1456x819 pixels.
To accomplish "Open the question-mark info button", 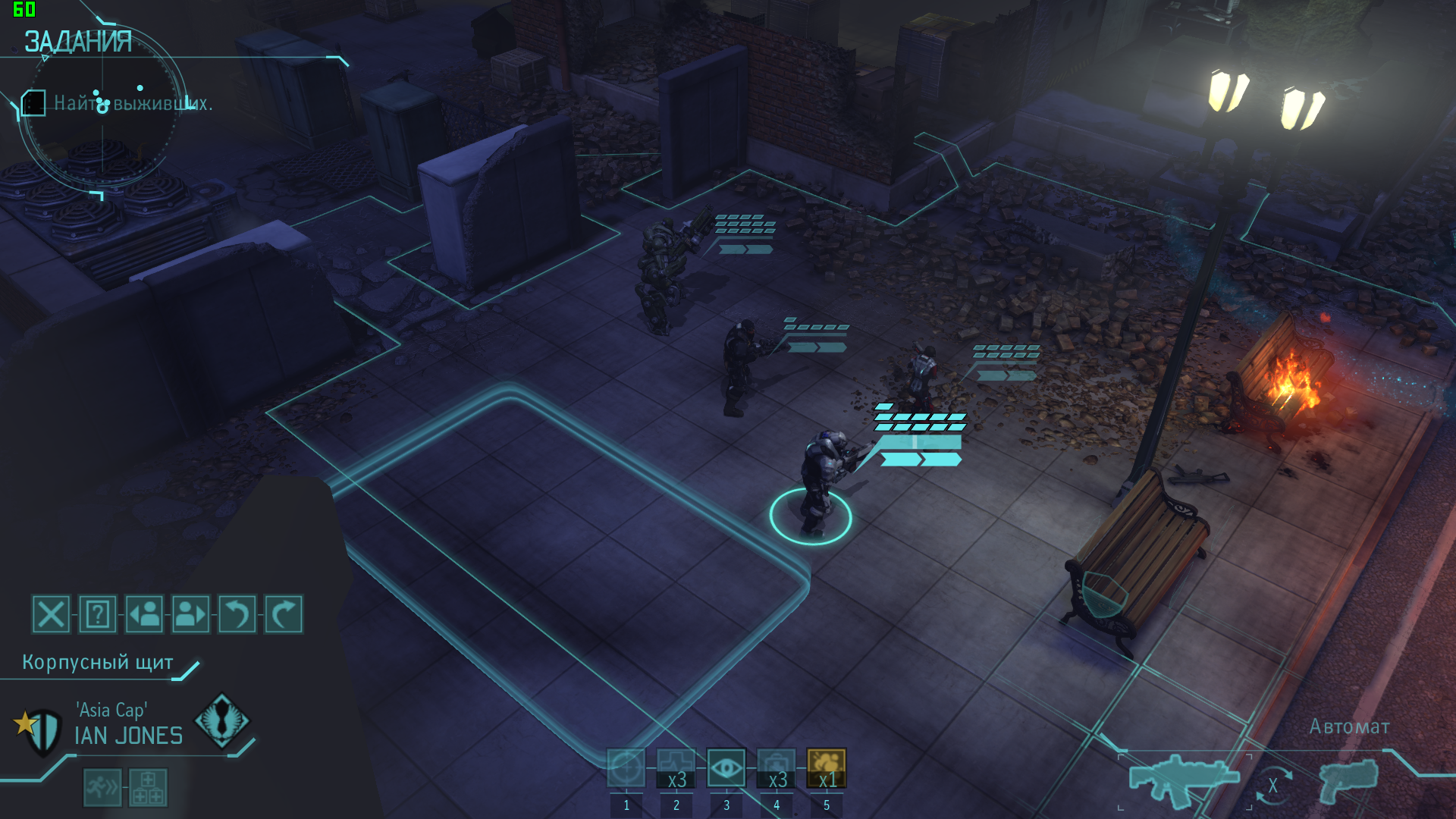I will pos(98,614).
